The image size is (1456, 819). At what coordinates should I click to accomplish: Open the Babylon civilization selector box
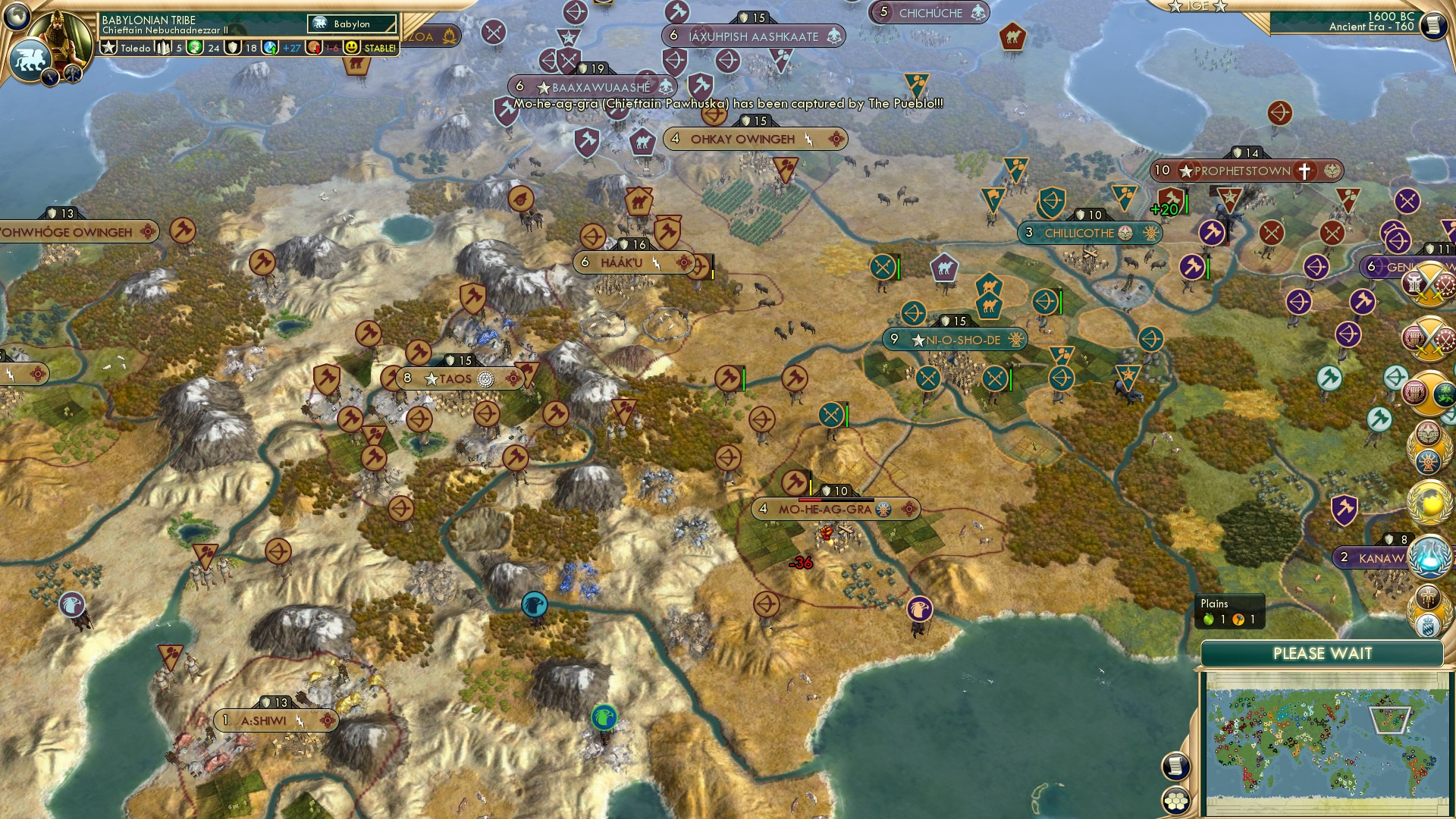352,24
